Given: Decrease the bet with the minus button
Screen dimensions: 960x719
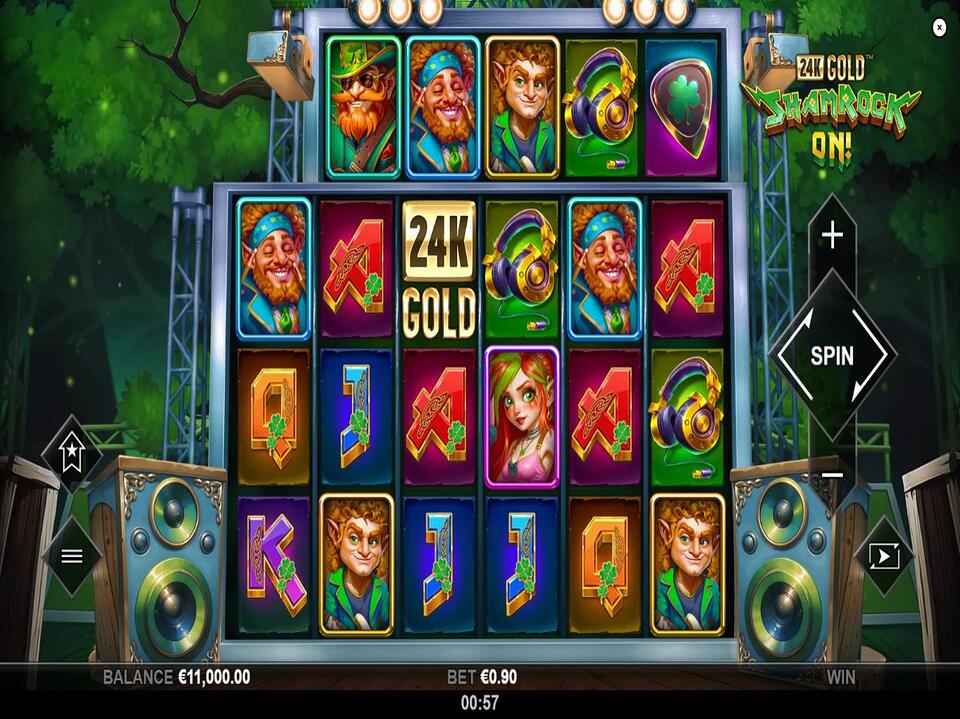Looking at the screenshot, I should [832, 474].
